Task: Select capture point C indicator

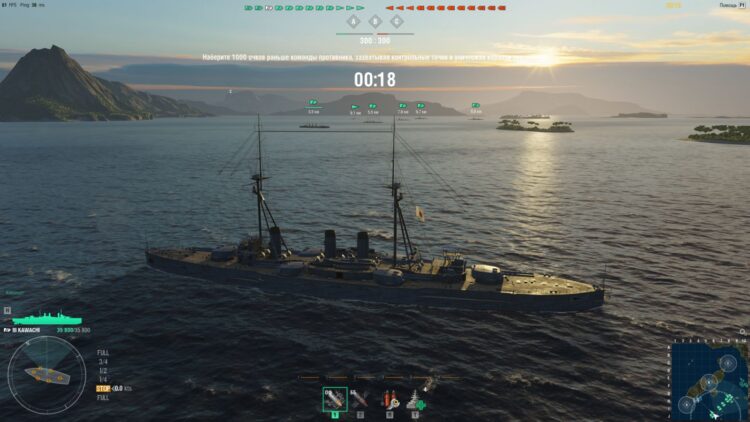Action: click(397, 21)
